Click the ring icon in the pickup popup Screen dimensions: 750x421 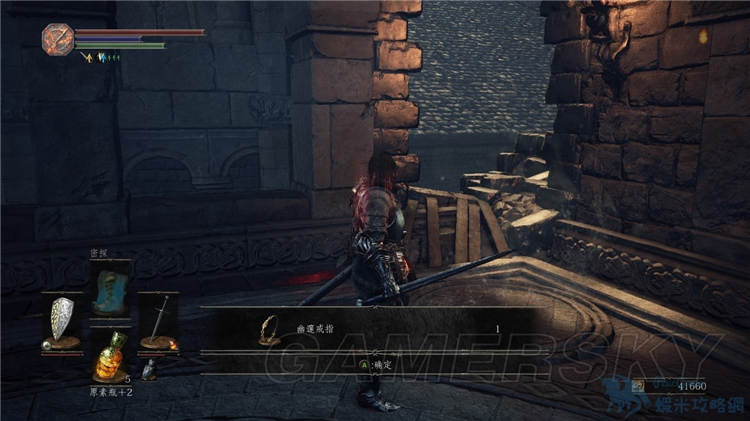coord(268,328)
